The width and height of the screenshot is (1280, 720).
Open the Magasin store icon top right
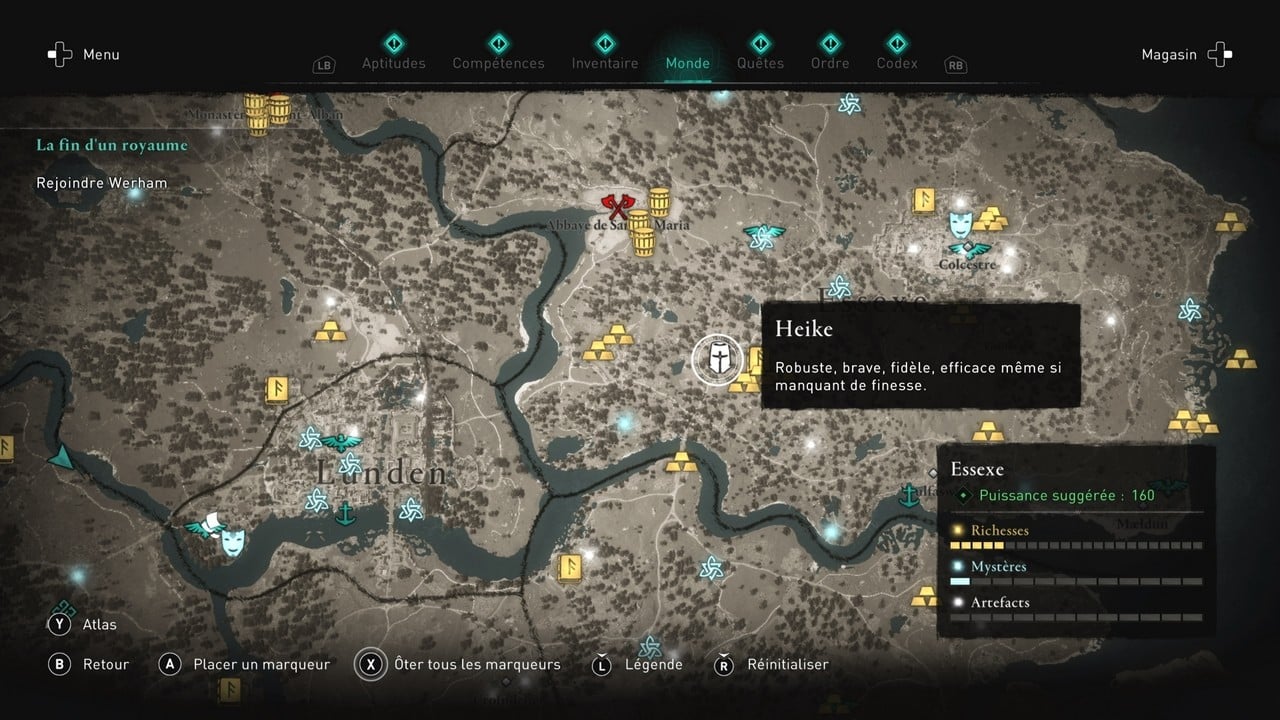click(x=1219, y=54)
